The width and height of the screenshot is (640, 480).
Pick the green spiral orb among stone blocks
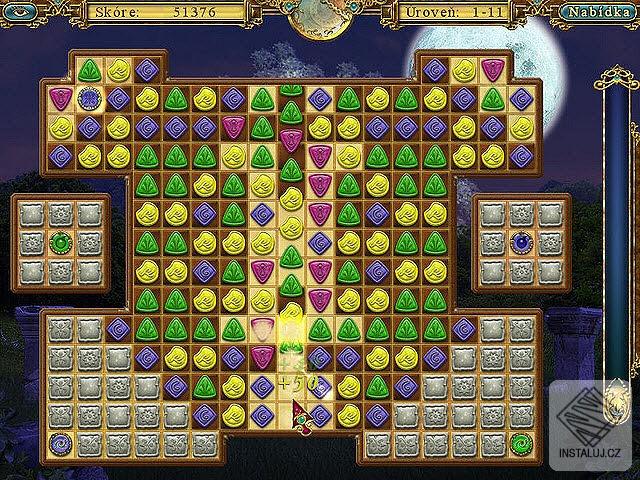(521, 441)
